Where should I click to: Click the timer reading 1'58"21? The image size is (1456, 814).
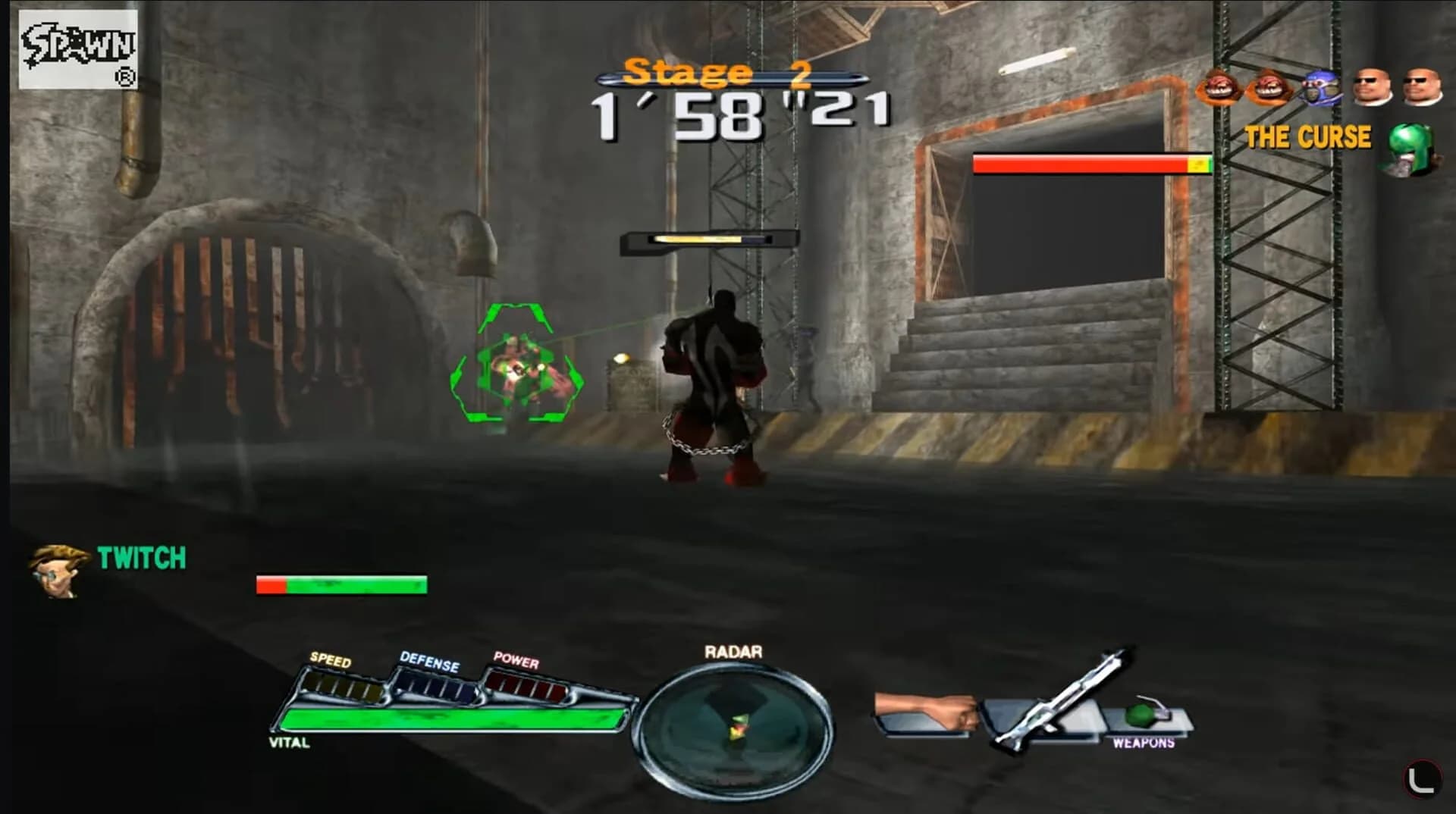click(x=739, y=112)
